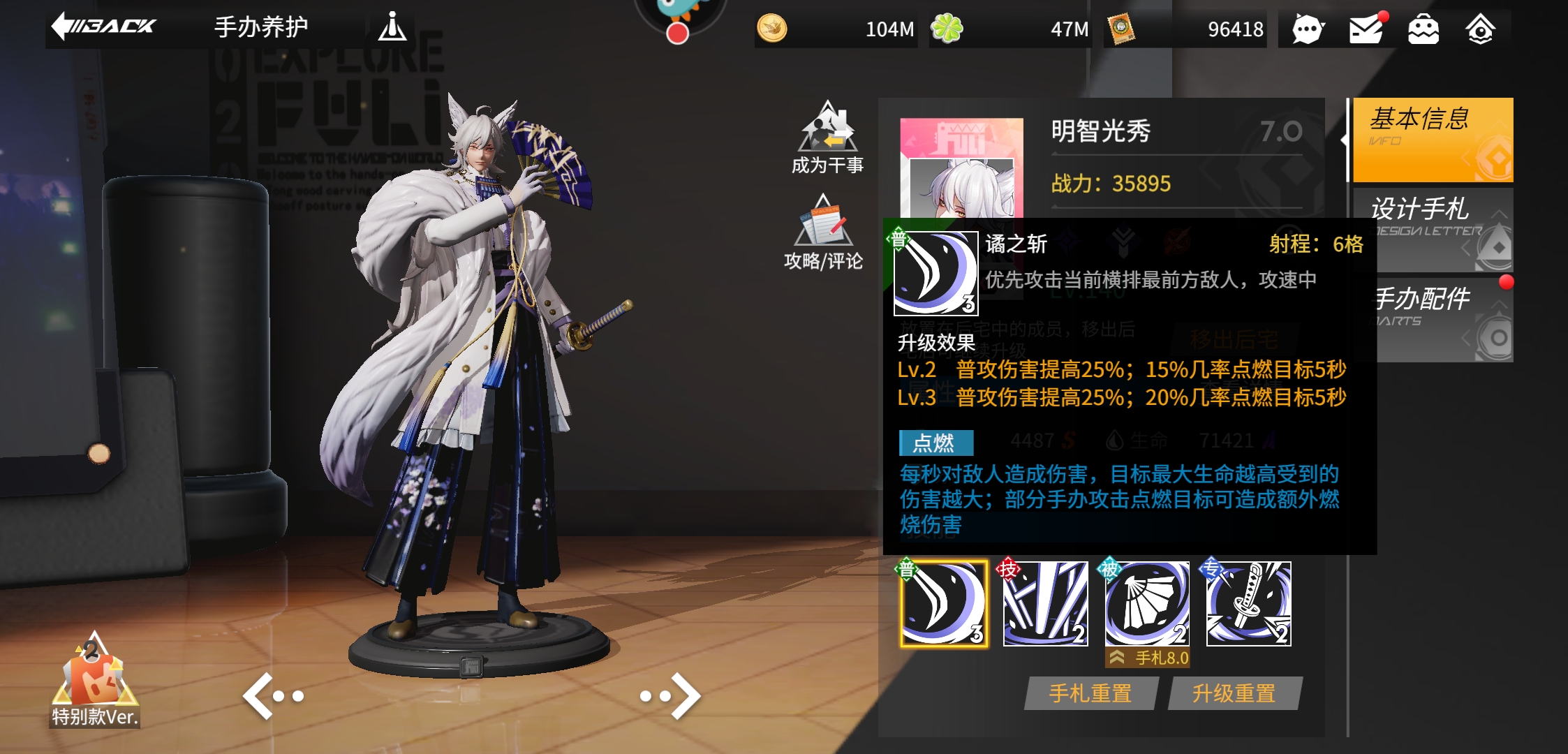
Task: Switch to 设计手札 tab
Action: tap(1433, 229)
